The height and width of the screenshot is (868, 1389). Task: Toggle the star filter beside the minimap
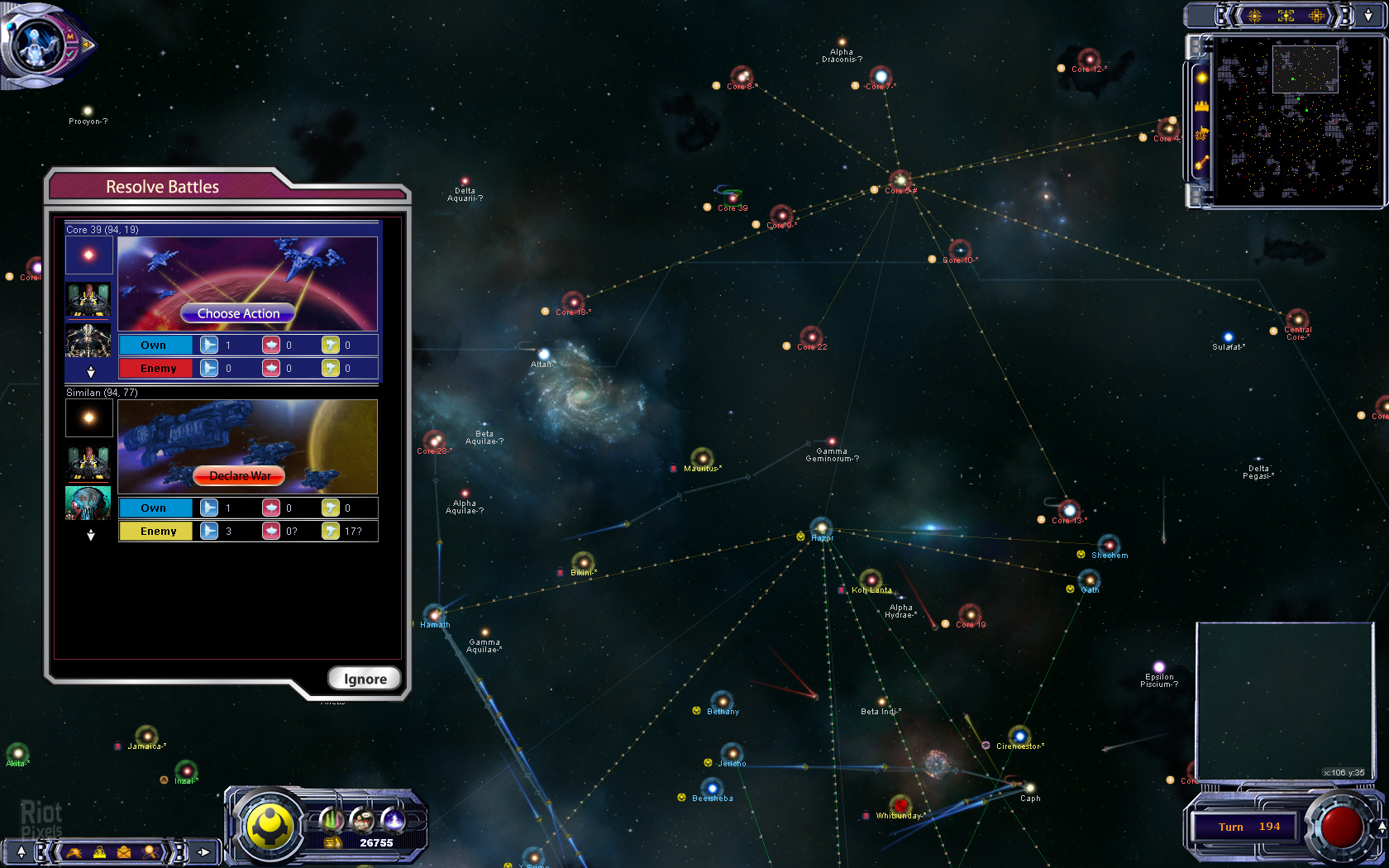click(x=1201, y=78)
